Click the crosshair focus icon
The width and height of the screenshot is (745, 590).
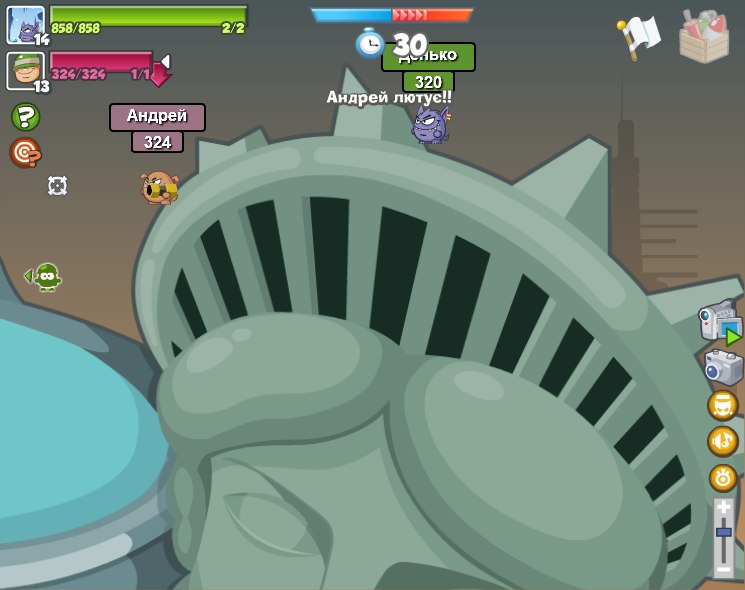[x=57, y=185]
